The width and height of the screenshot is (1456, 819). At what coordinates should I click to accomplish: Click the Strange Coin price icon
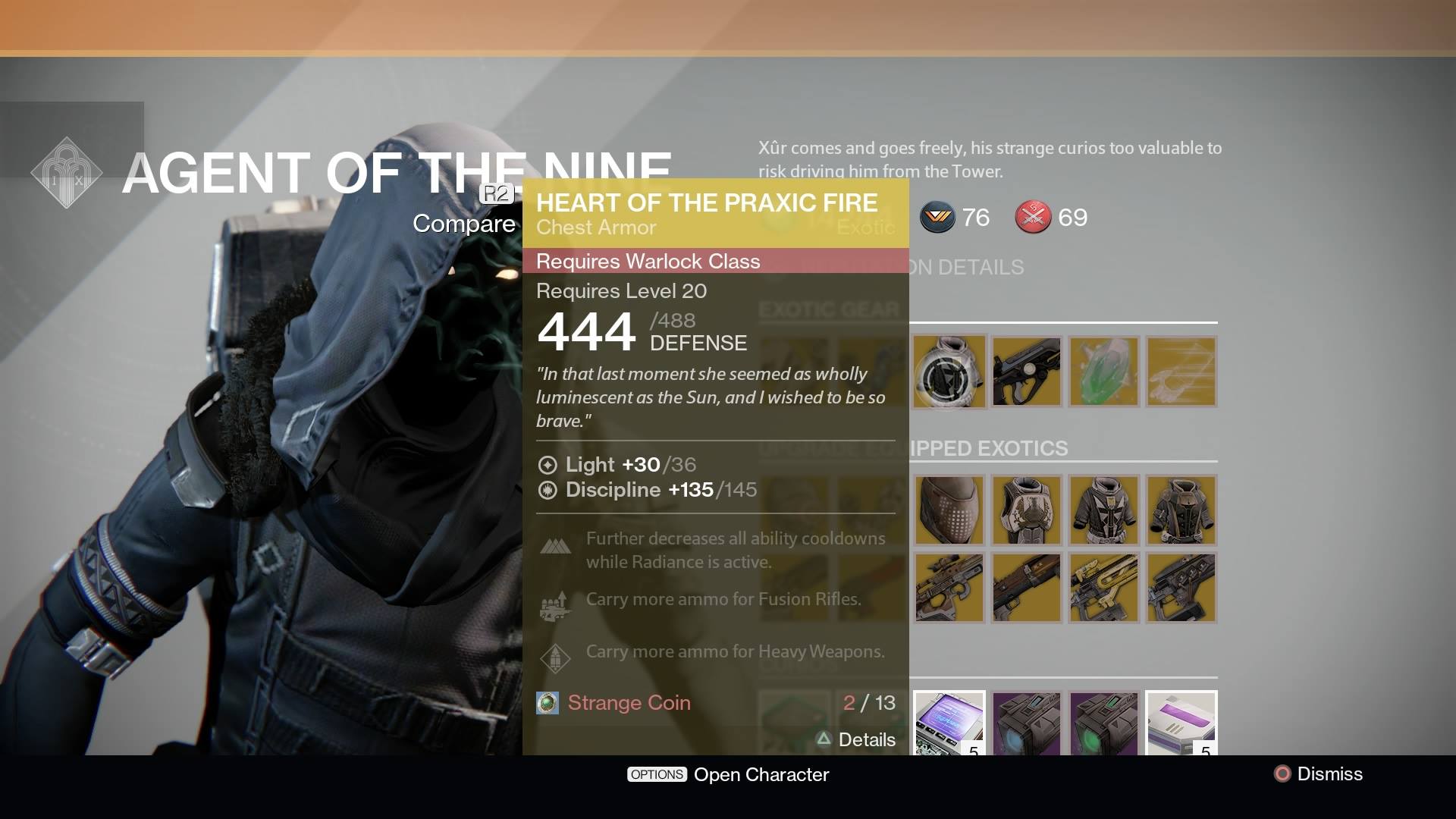click(547, 703)
